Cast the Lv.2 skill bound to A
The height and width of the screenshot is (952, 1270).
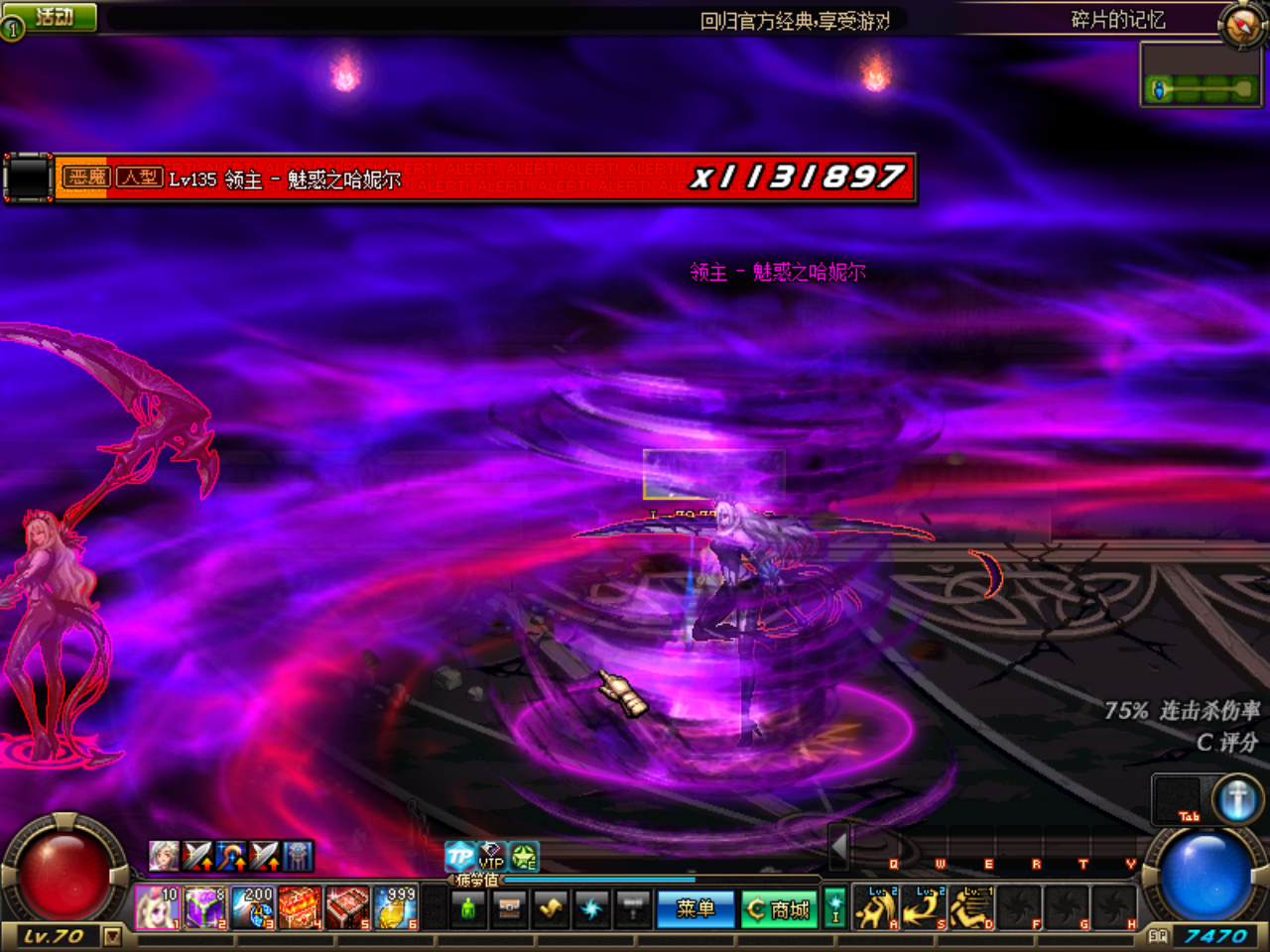point(875,907)
